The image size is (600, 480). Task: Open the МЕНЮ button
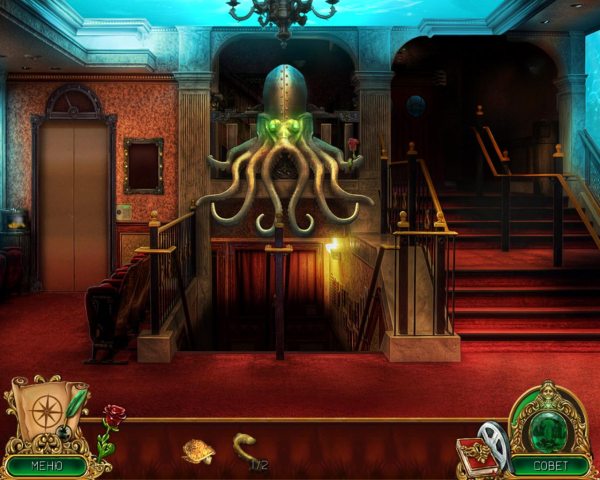46,465
